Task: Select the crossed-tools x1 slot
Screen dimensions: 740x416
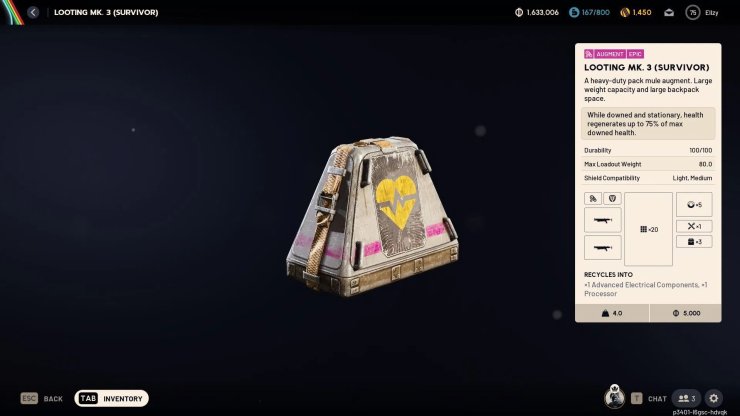Action: [x=694, y=226]
